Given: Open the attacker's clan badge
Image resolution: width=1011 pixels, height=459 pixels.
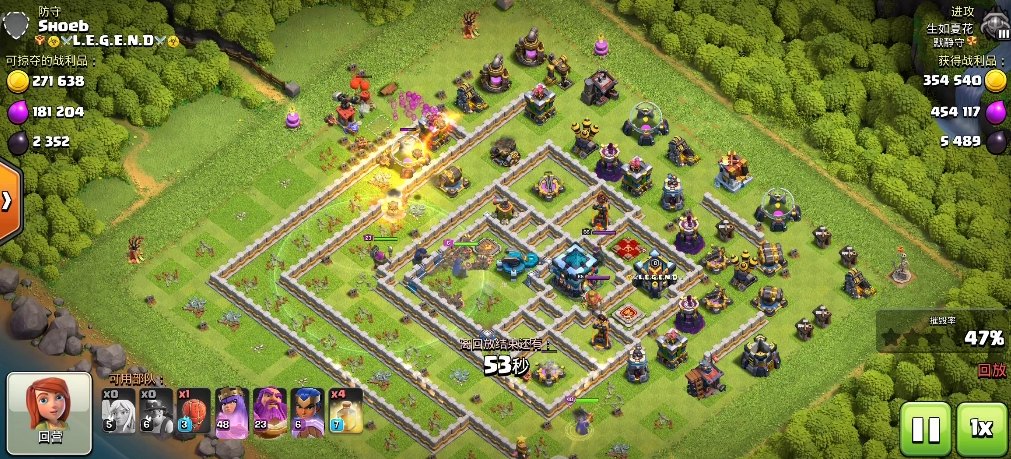Looking at the screenshot, I should (993, 25).
